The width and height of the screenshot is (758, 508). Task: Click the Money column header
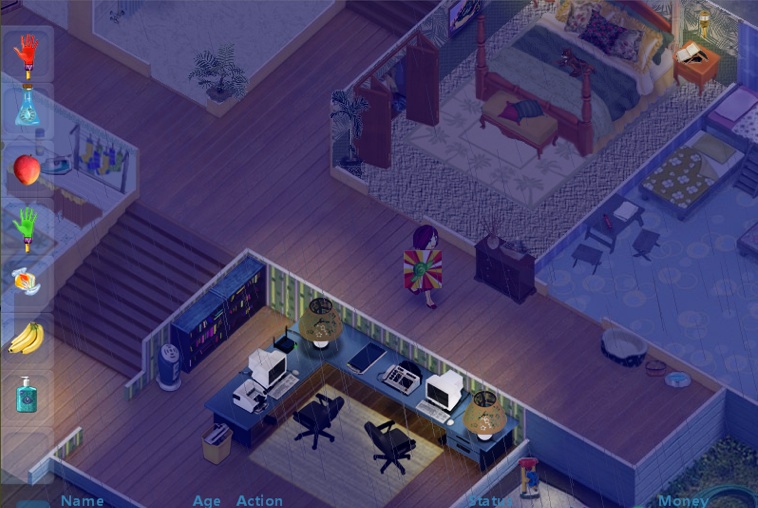tap(683, 501)
